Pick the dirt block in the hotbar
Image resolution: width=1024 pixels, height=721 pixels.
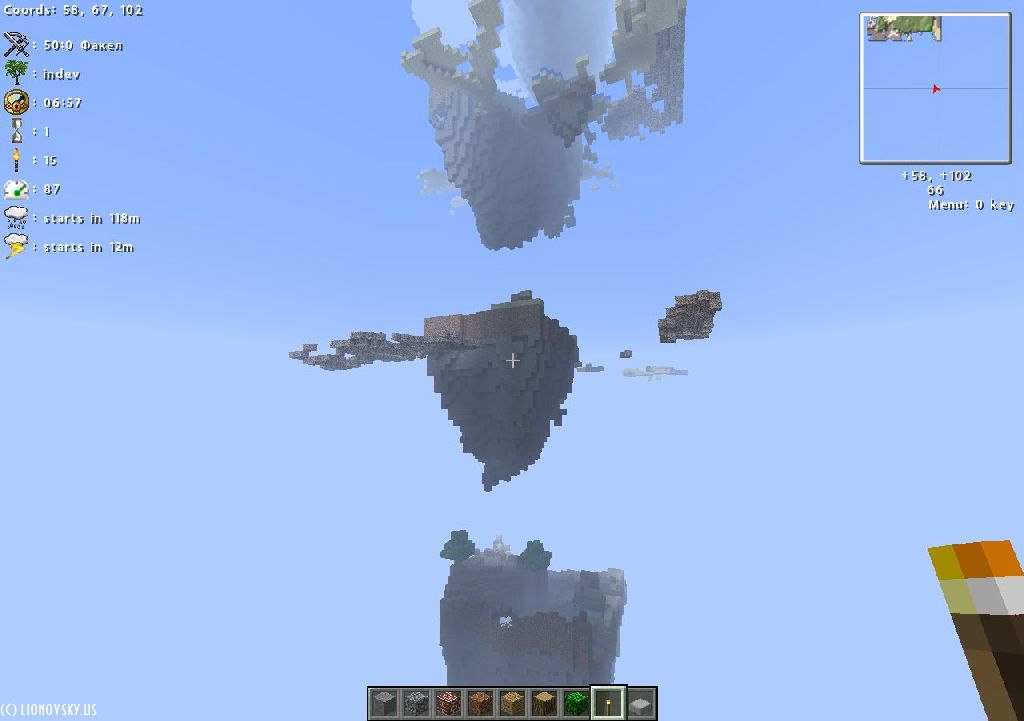click(x=480, y=703)
